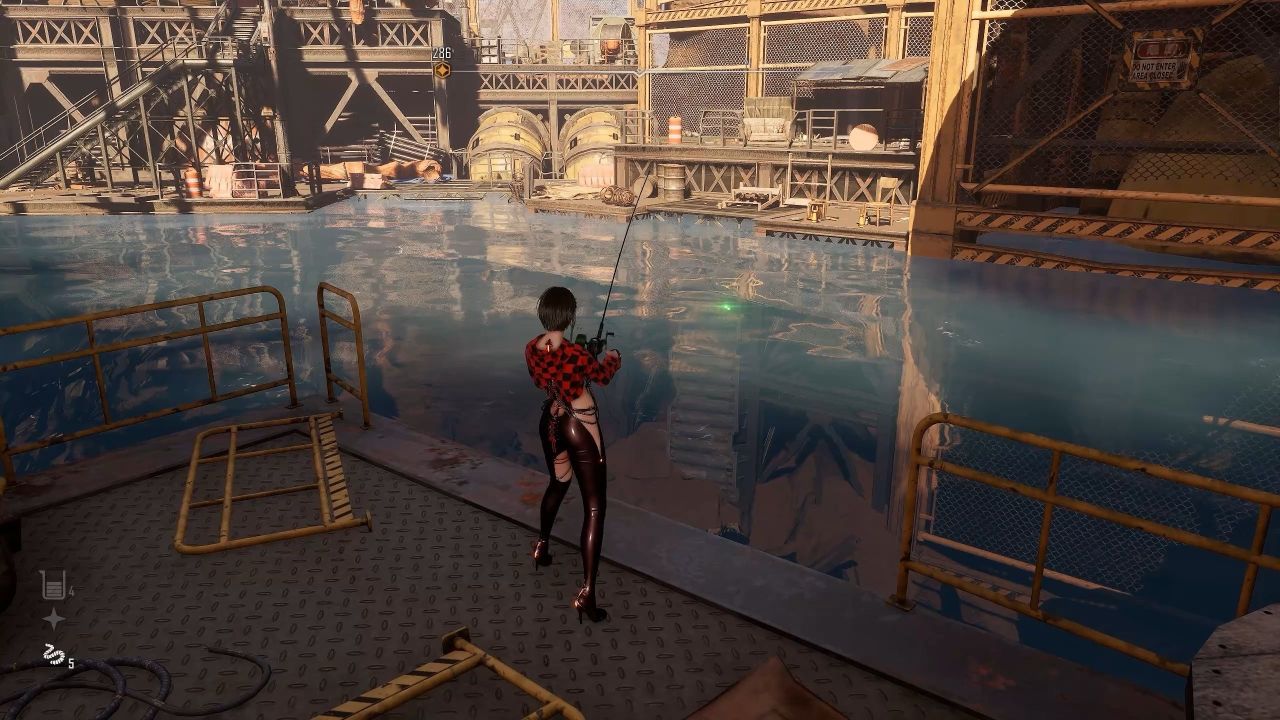The height and width of the screenshot is (720, 1280).
Task: Click the fish bucket container icon
Action: pos(53,584)
